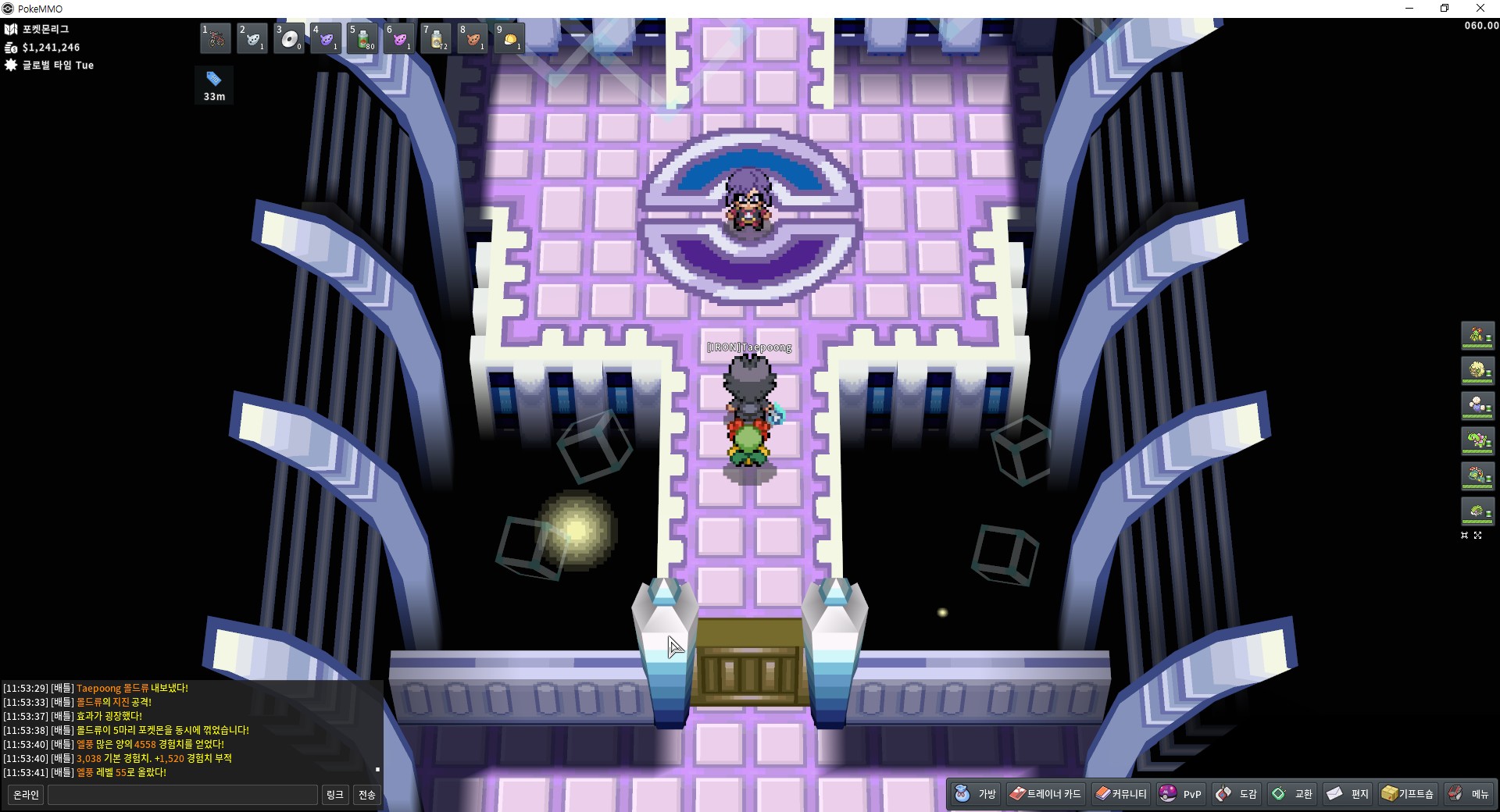This screenshot has height=812, width=1500.
Task: Open the 편지 mail window
Action: [x=1348, y=794]
